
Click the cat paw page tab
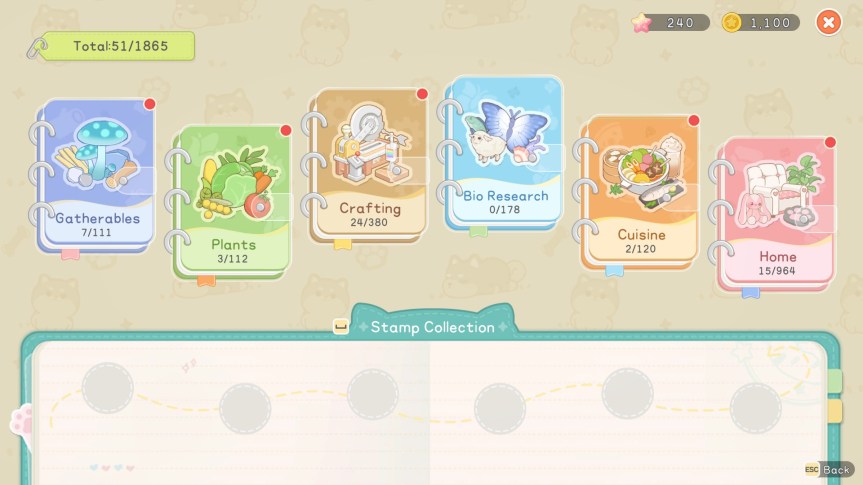coord(22,421)
